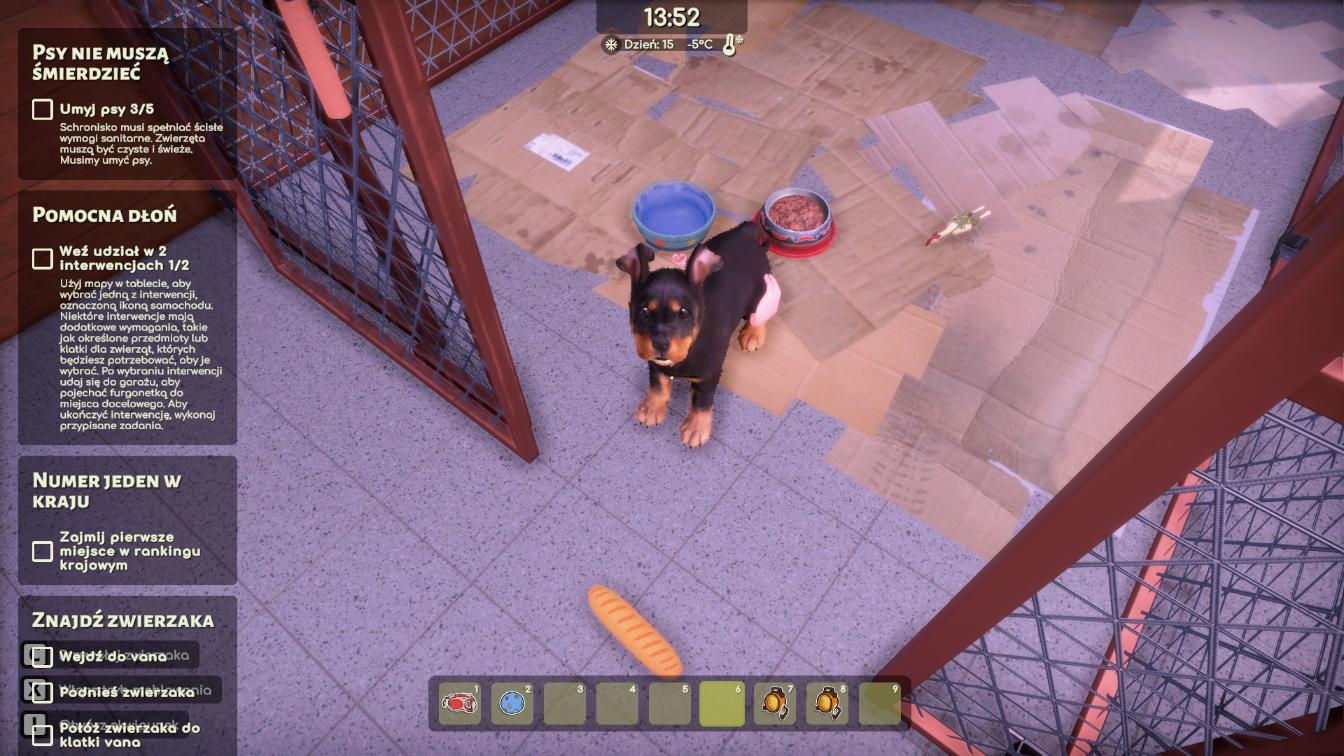The width and height of the screenshot is (1344, 756).
Task: Toggle the "Weź udział w 2 interwencjach" checkbox
Action: (x=42, y=258)
